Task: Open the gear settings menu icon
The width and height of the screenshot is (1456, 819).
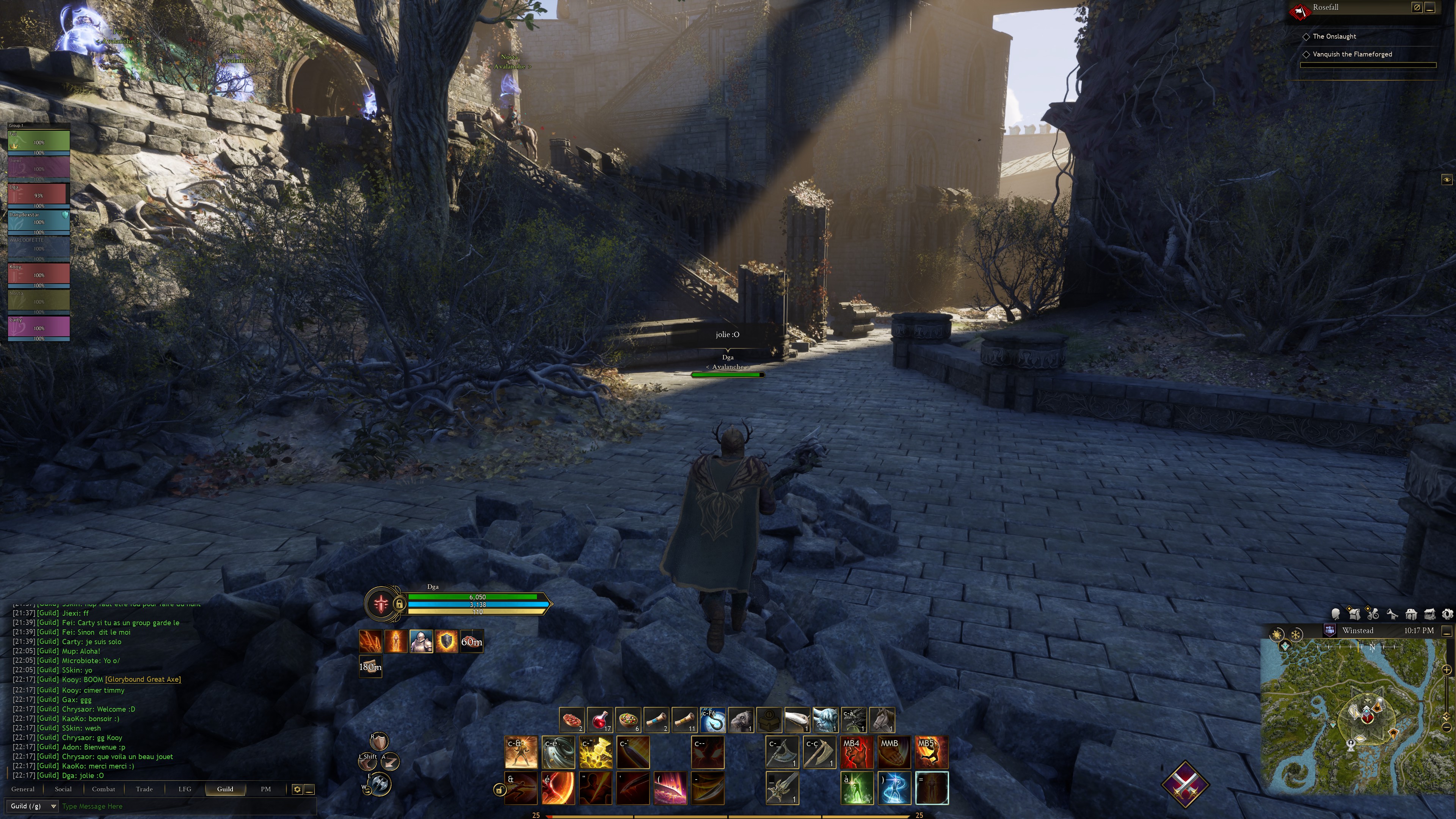Action: pos(1447,614)
